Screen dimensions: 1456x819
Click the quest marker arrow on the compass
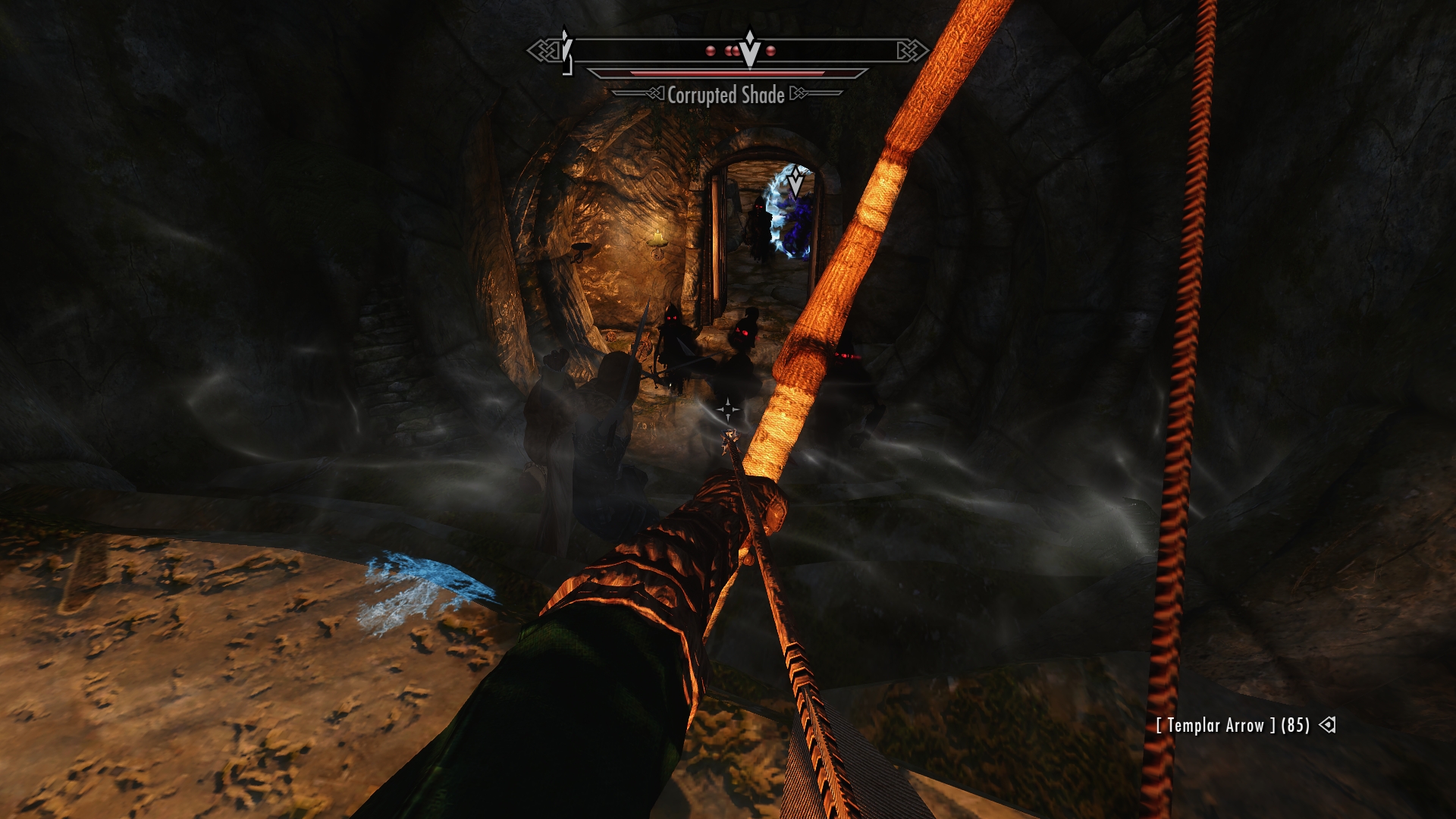click(749, 49)
